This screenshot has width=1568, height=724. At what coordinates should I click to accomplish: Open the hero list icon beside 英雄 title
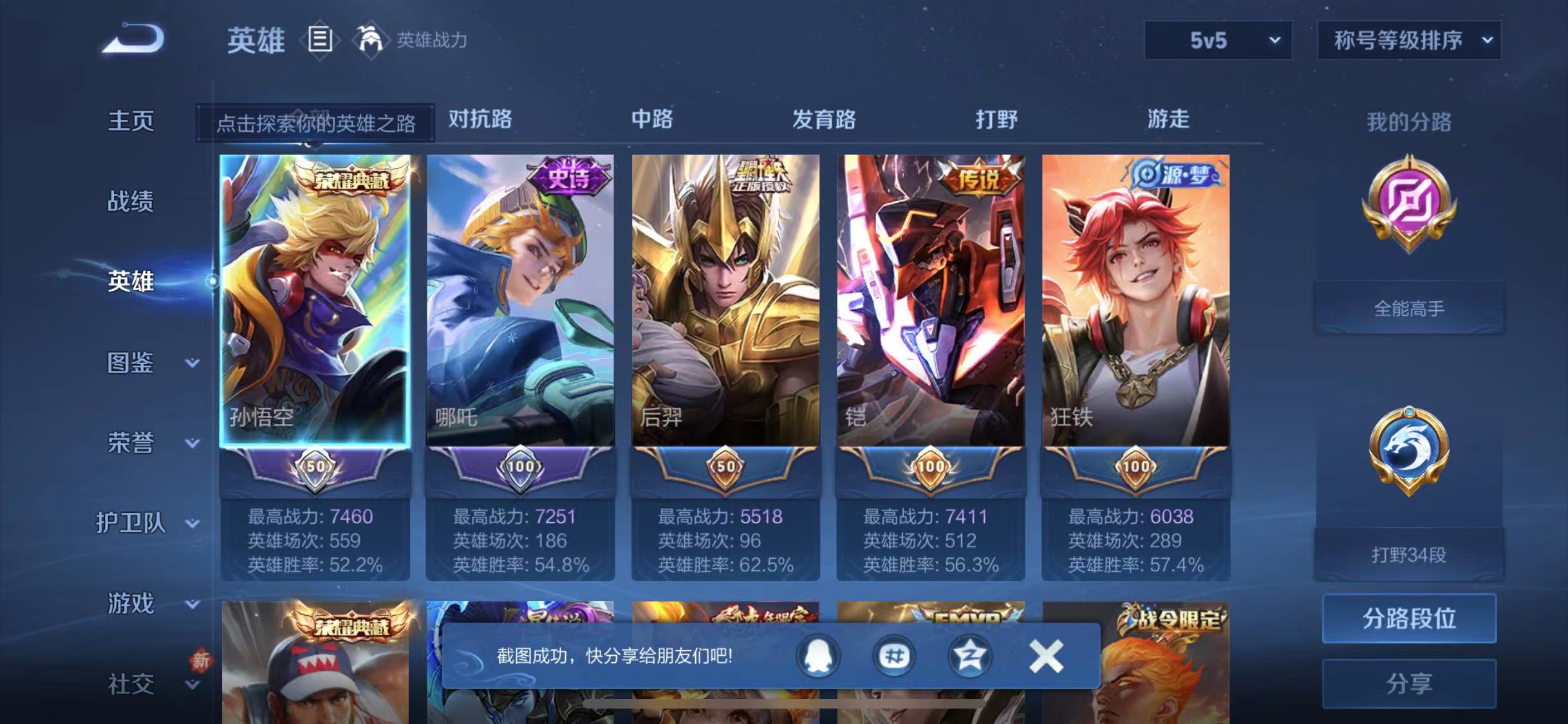[320, 40]
